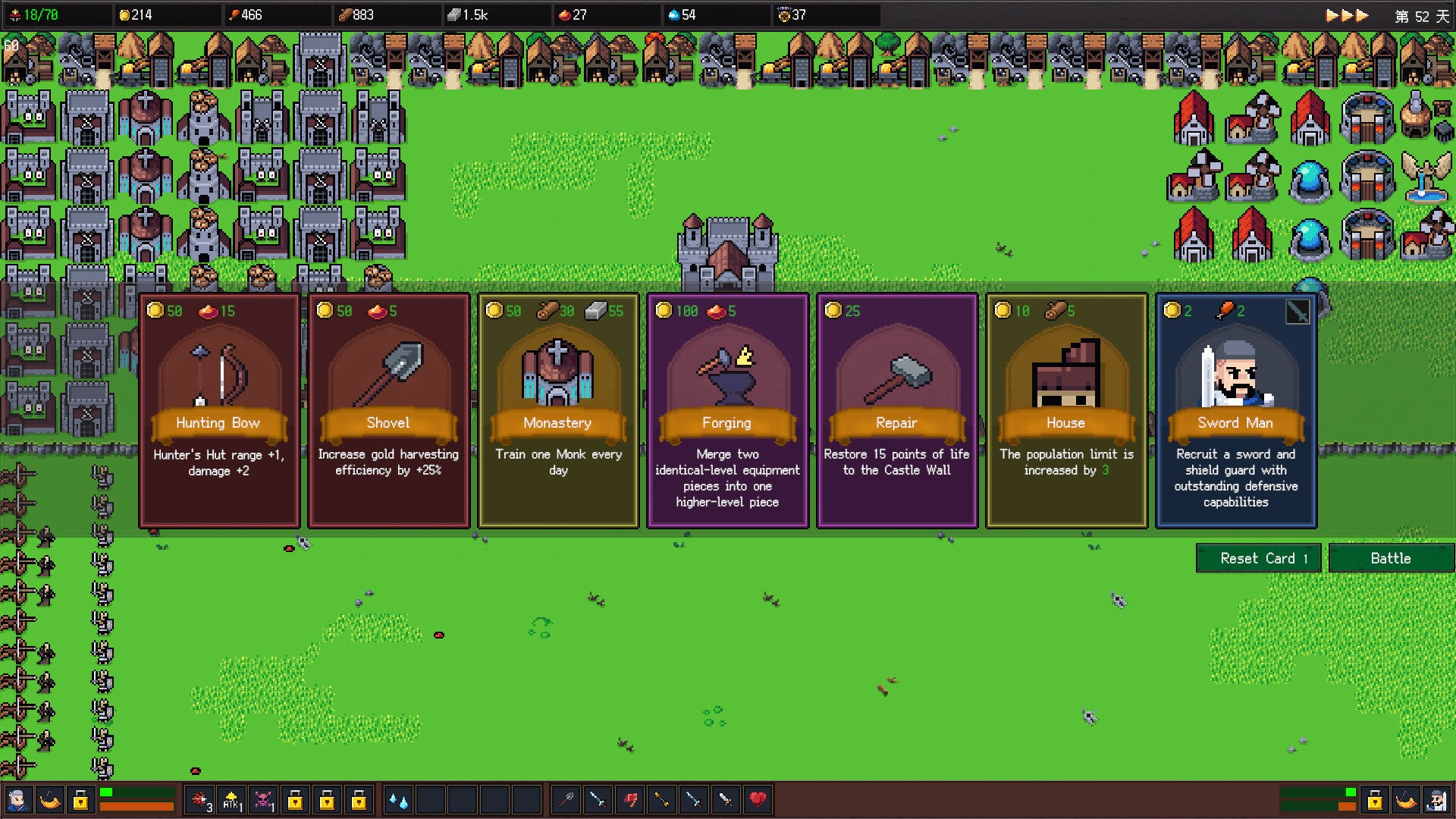Open the pink skull skill icon
This screenshot has width=1456, height=819.
(x=263, y=800)
